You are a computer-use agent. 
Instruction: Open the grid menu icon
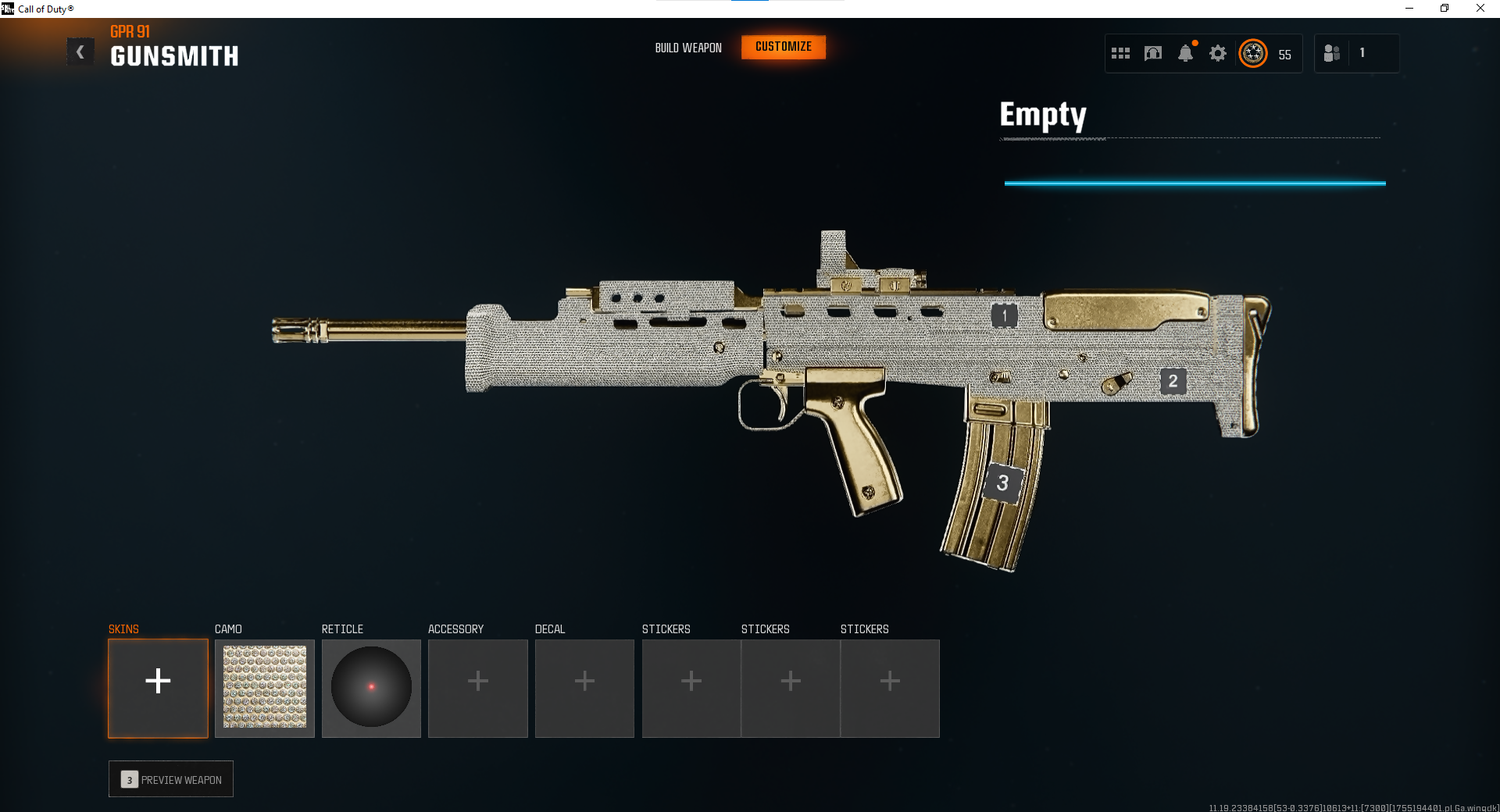(x=1120, y=53)
